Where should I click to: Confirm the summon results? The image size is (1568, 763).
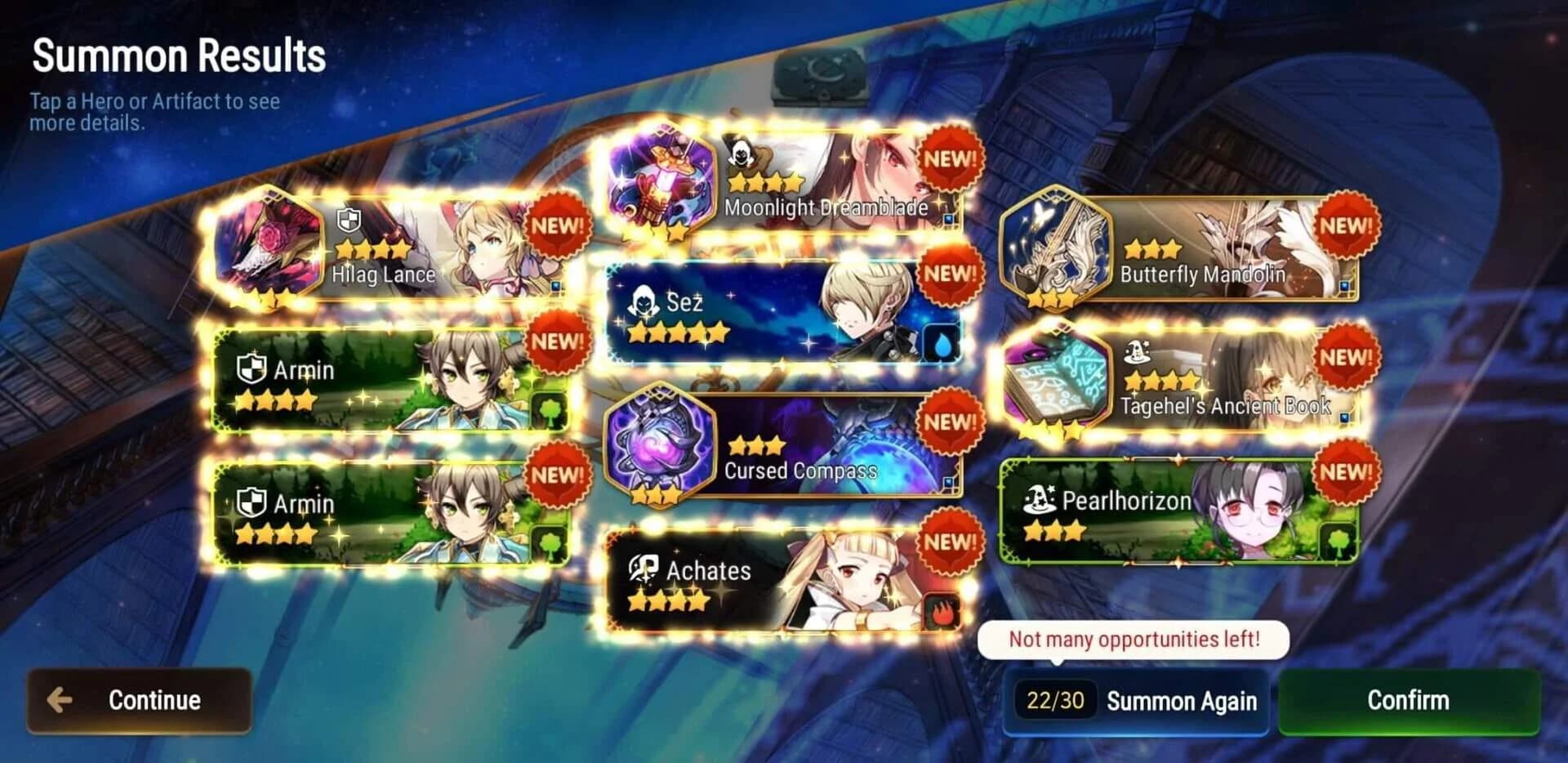(1406, 700)
